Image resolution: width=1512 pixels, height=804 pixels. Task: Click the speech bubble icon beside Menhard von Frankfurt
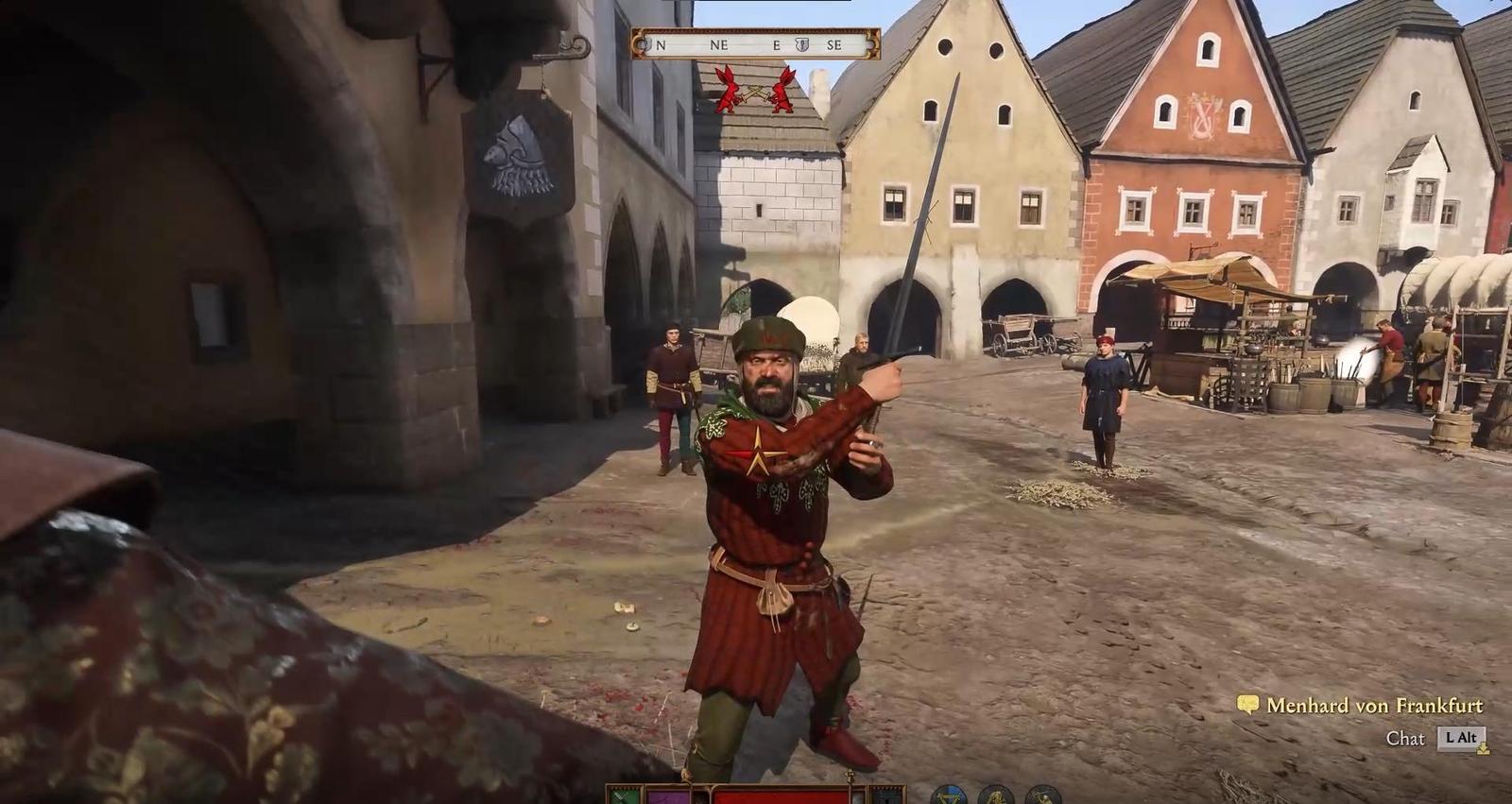1247,704
